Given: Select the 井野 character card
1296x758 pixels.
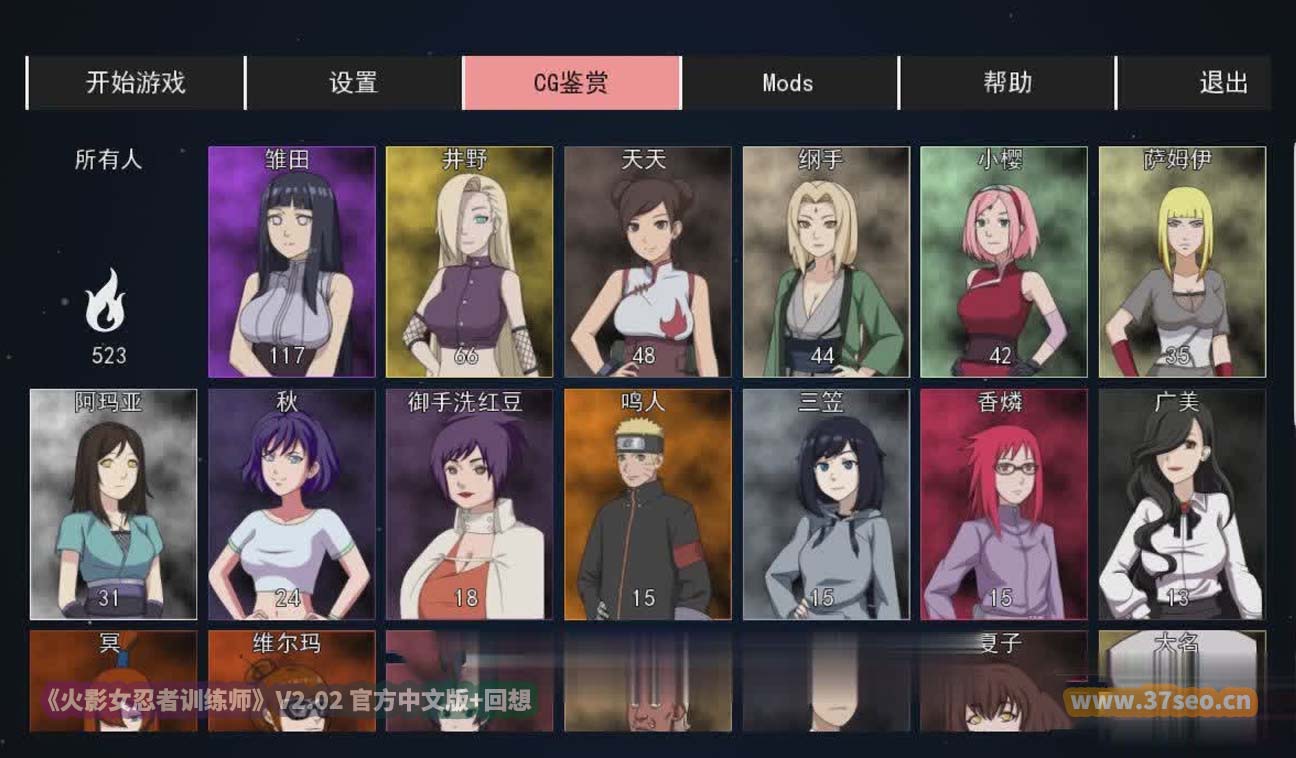Looking at the screenshot, I should pos(469,262).
